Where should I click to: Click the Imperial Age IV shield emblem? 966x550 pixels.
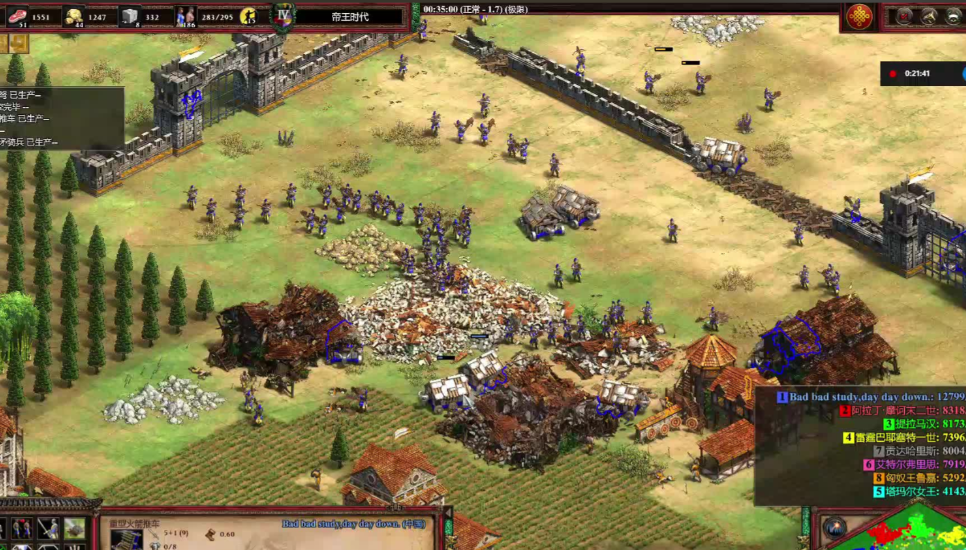point(284,15)
